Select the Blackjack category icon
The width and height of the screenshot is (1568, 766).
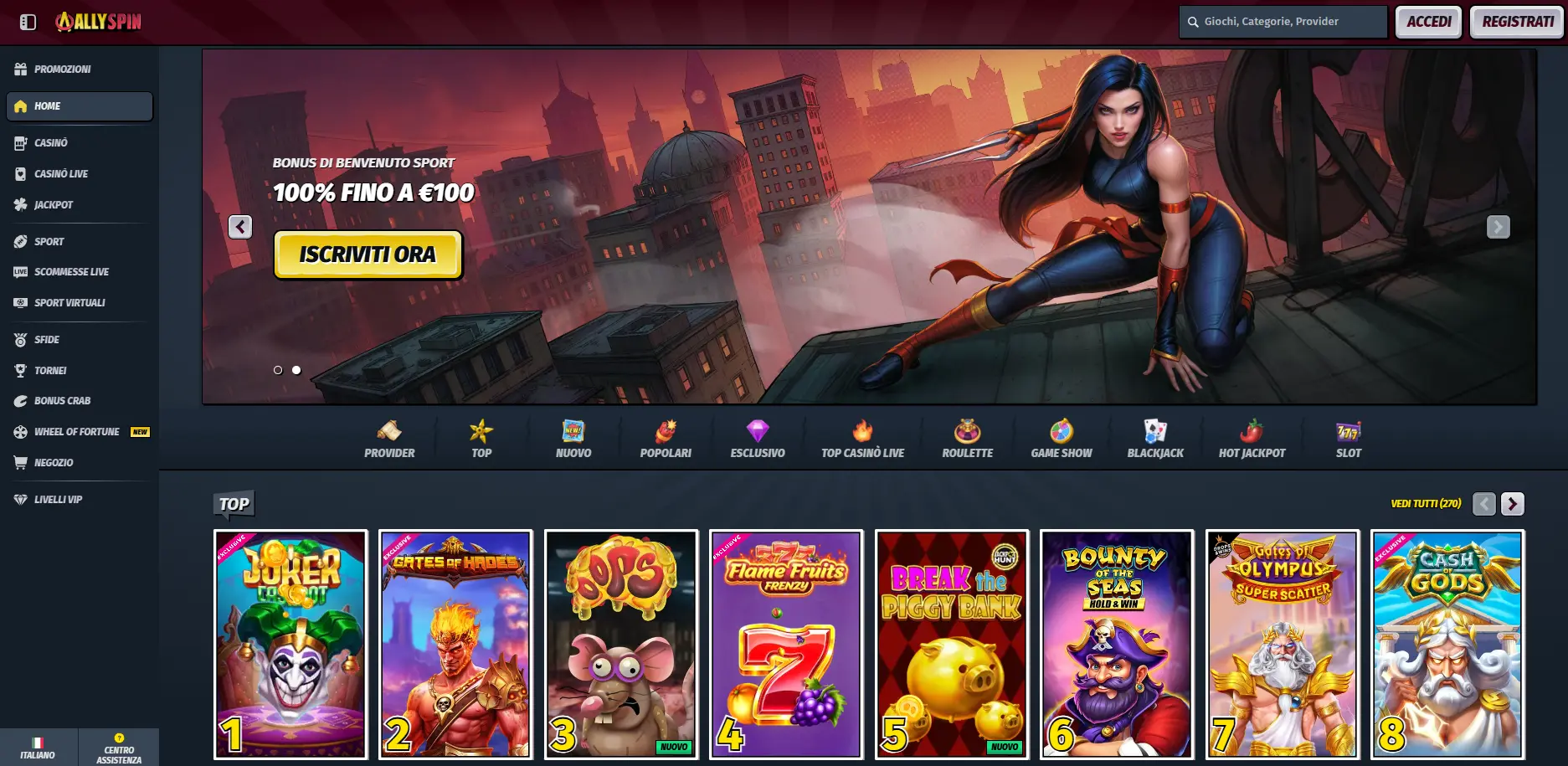[x=1155, y=429]
